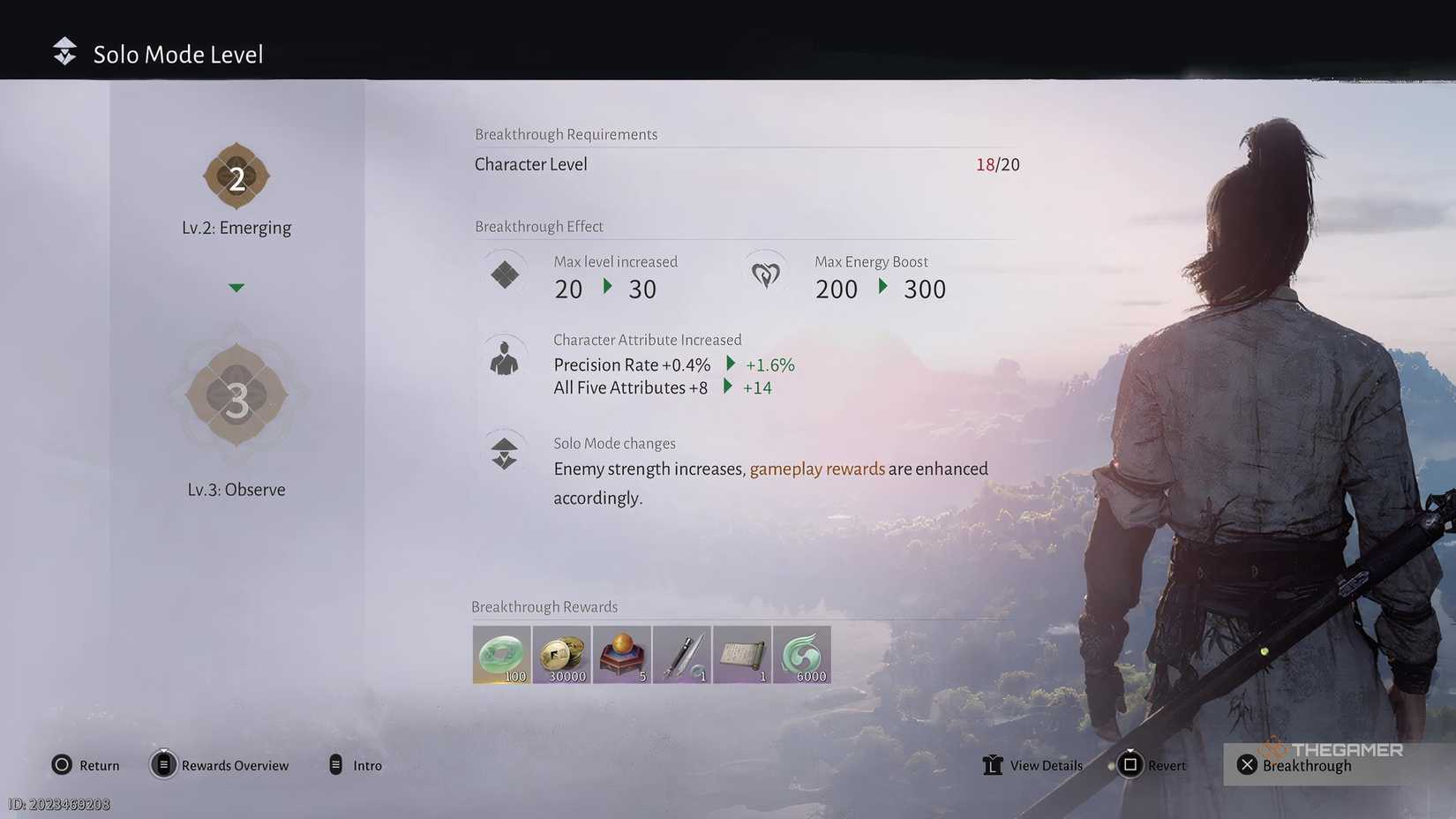Select the Lv.3 Observe level node

[x=236, y=398]
